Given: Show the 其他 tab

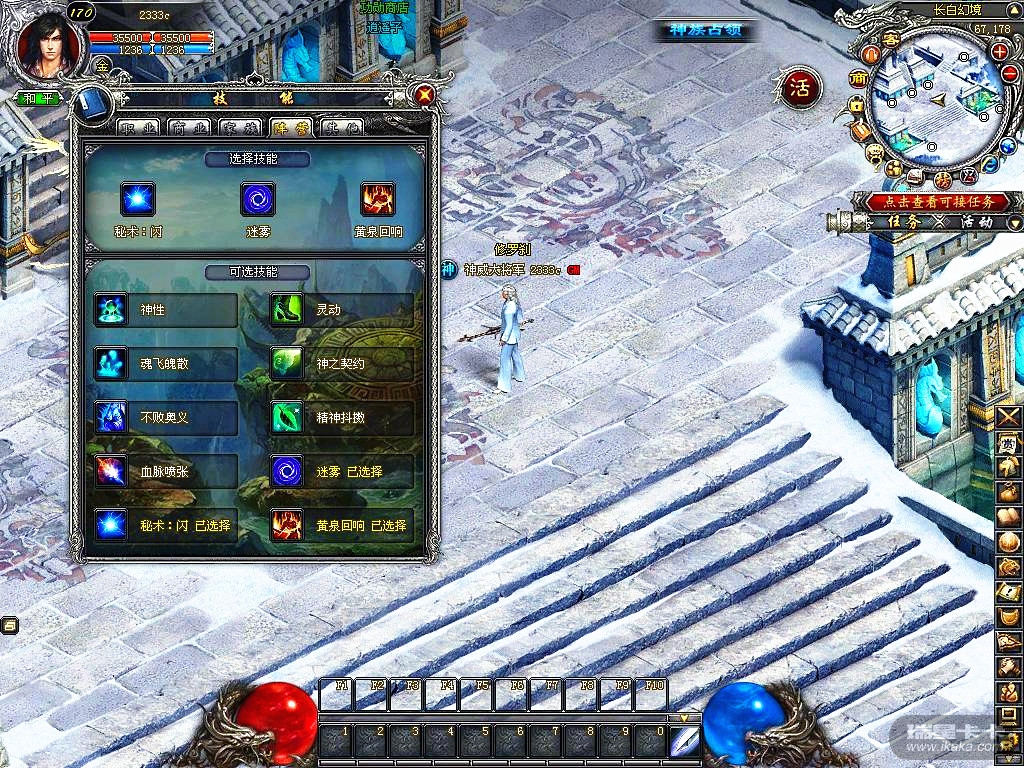Looking at the screenshot, I should point(342,127).
